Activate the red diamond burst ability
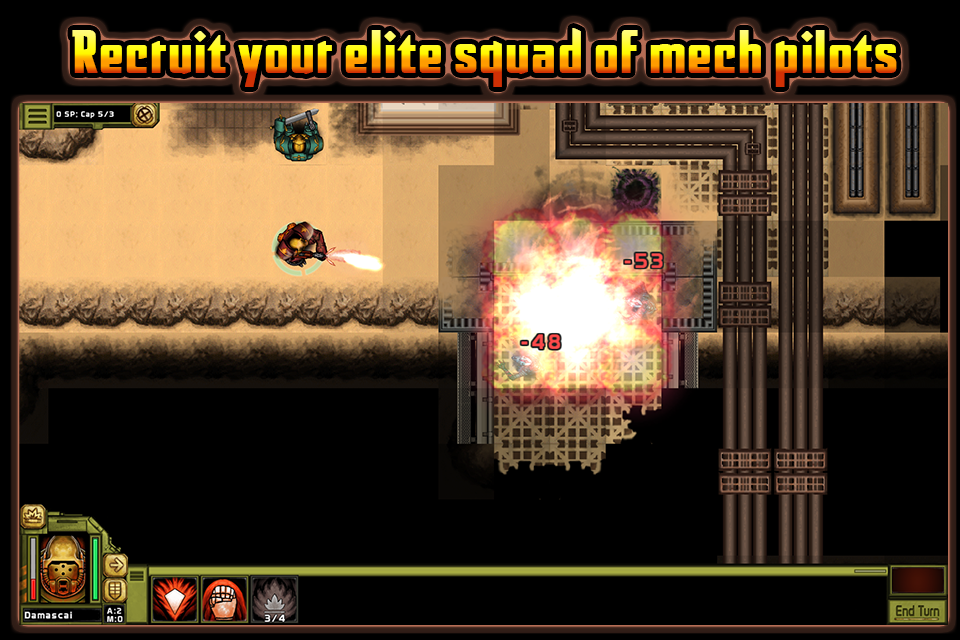The width and height of the screenshot is (960, 640). pos(174,600)
